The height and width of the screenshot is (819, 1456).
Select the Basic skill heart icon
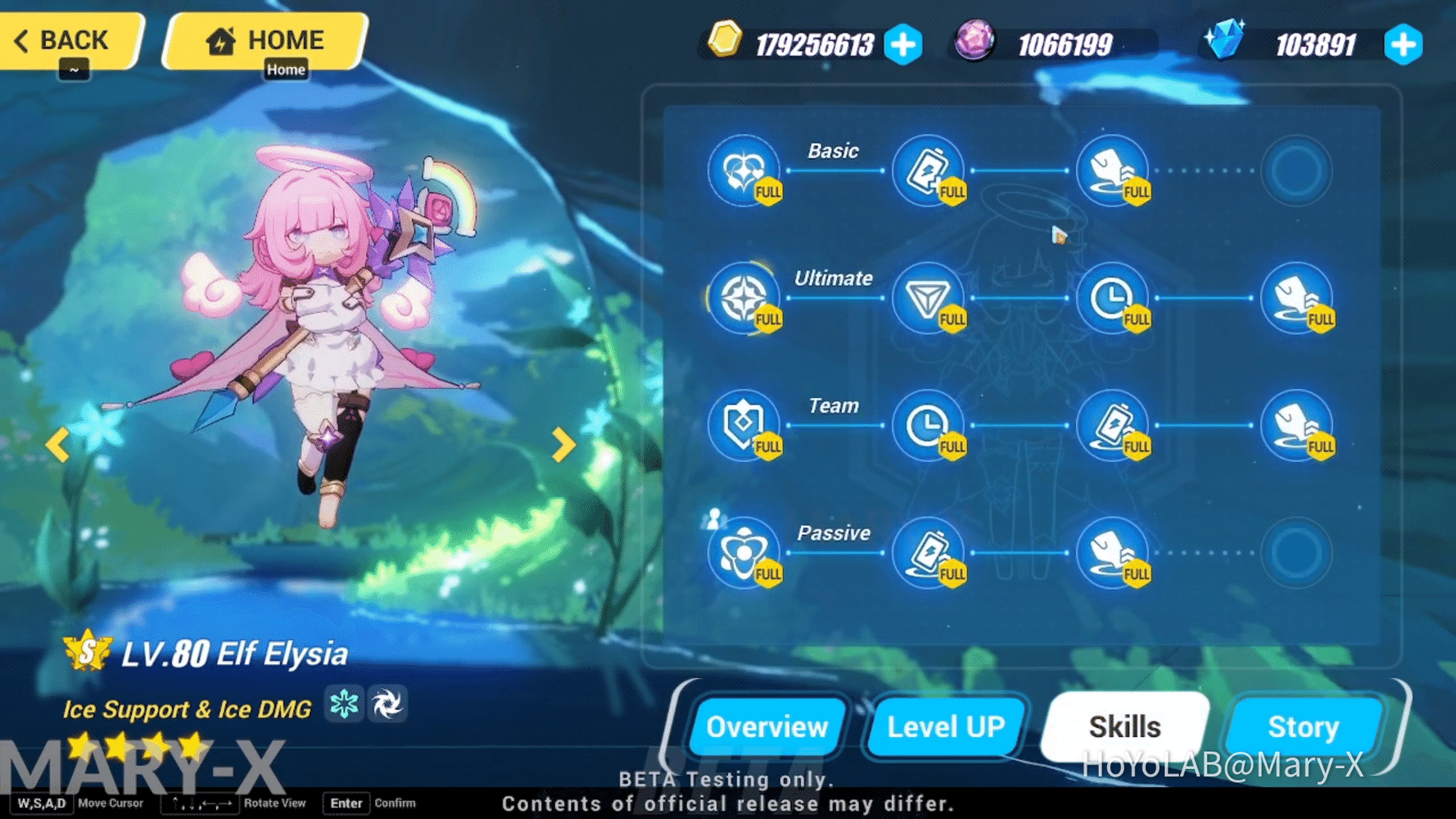(744, 170)
